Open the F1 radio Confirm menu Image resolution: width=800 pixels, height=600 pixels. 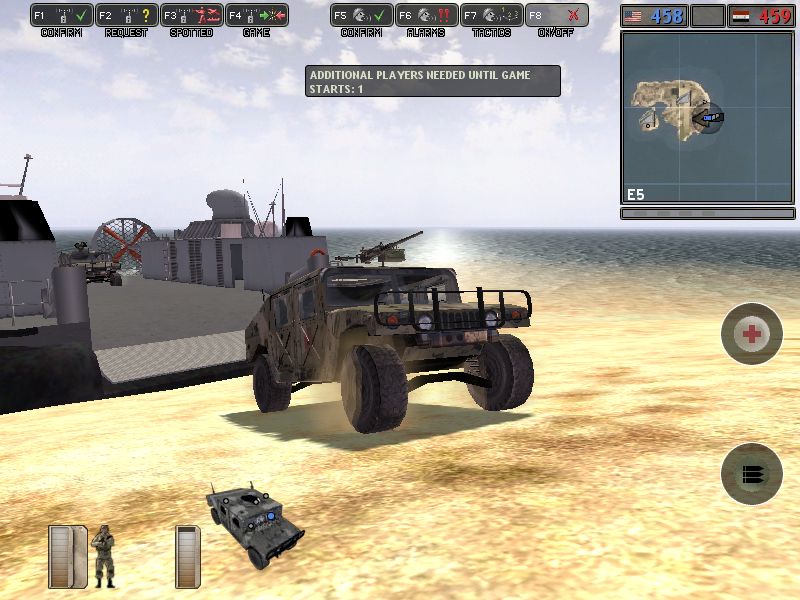tap(62, 16)
